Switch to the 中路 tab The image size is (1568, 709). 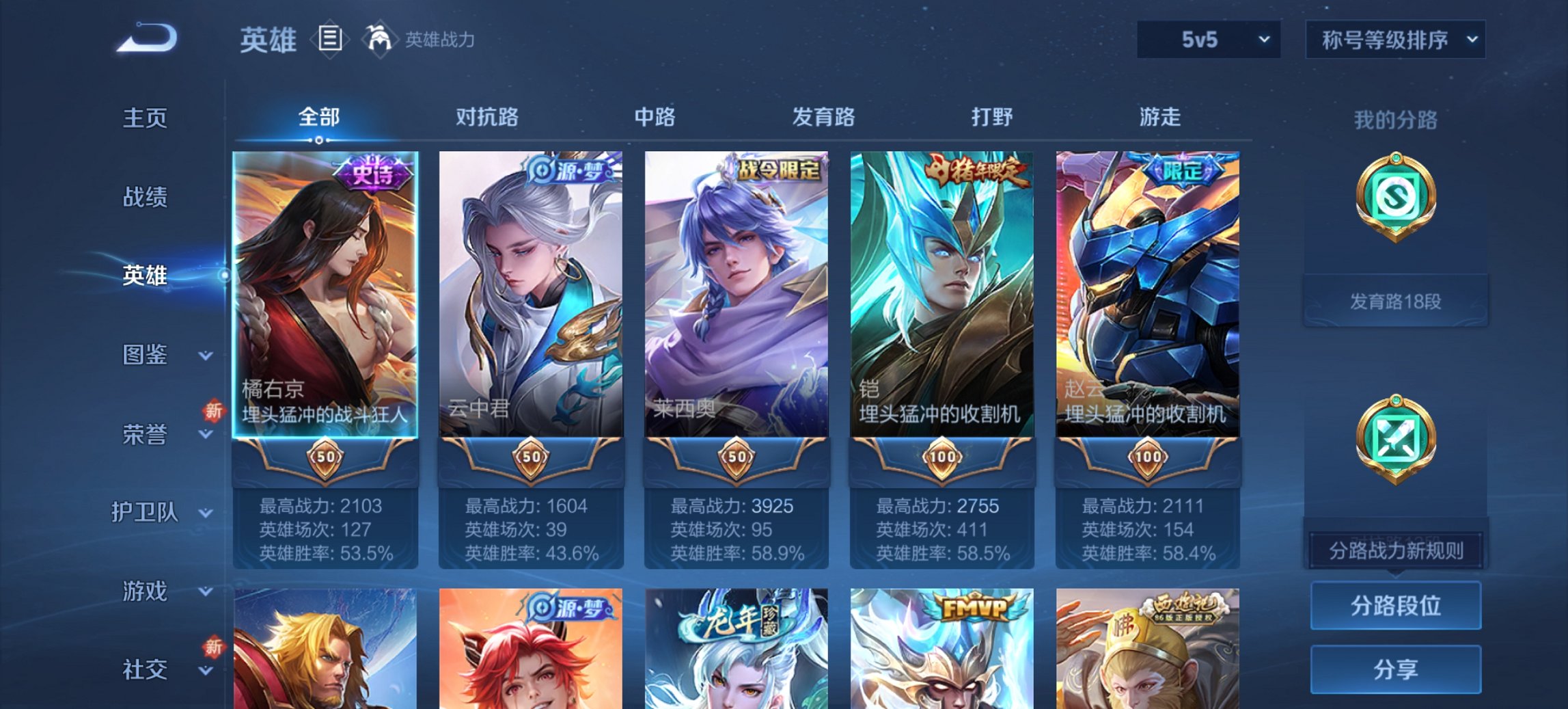[x=654, y=118]
